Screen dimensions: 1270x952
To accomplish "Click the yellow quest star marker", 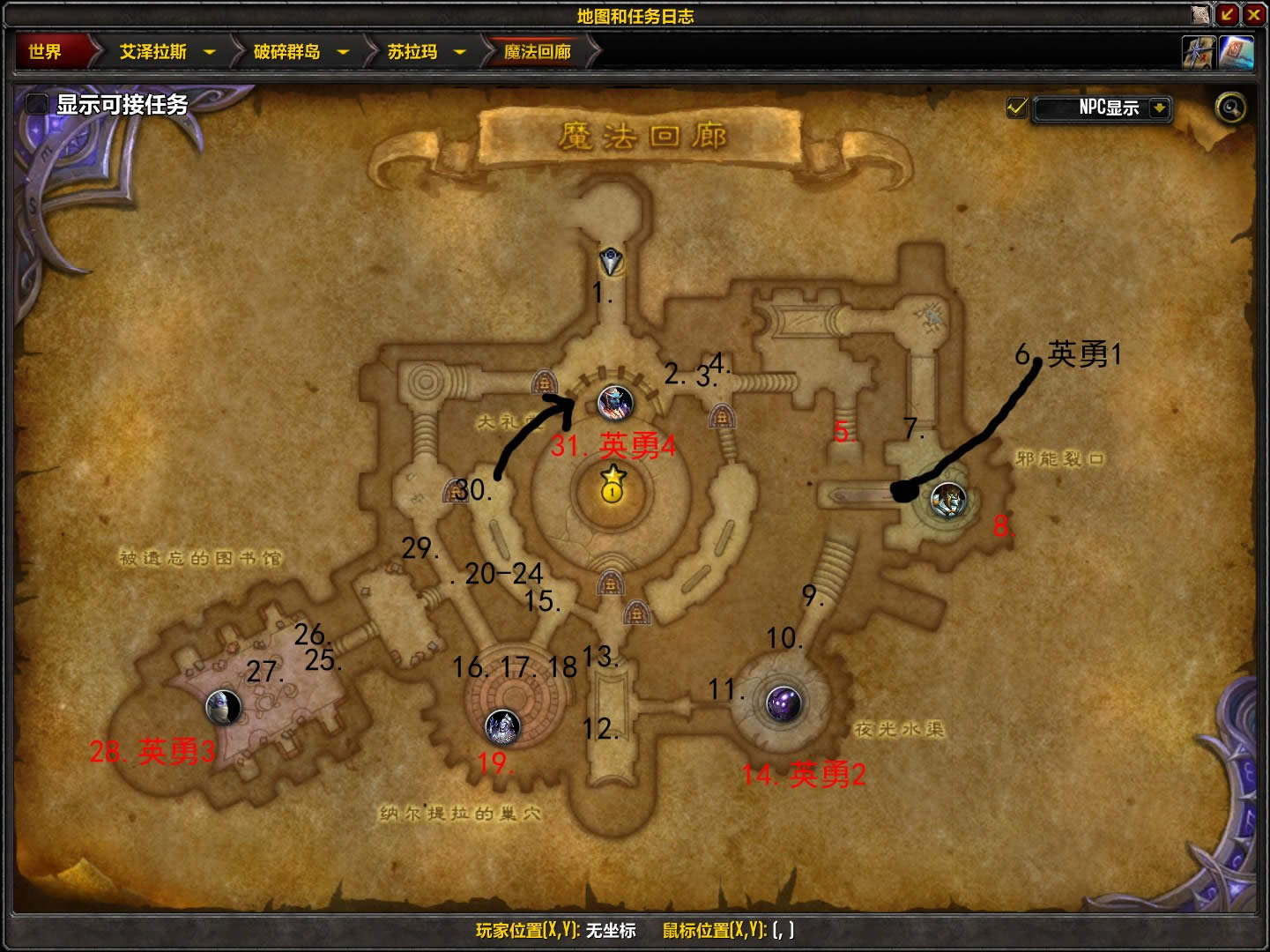I will [613, 485].
